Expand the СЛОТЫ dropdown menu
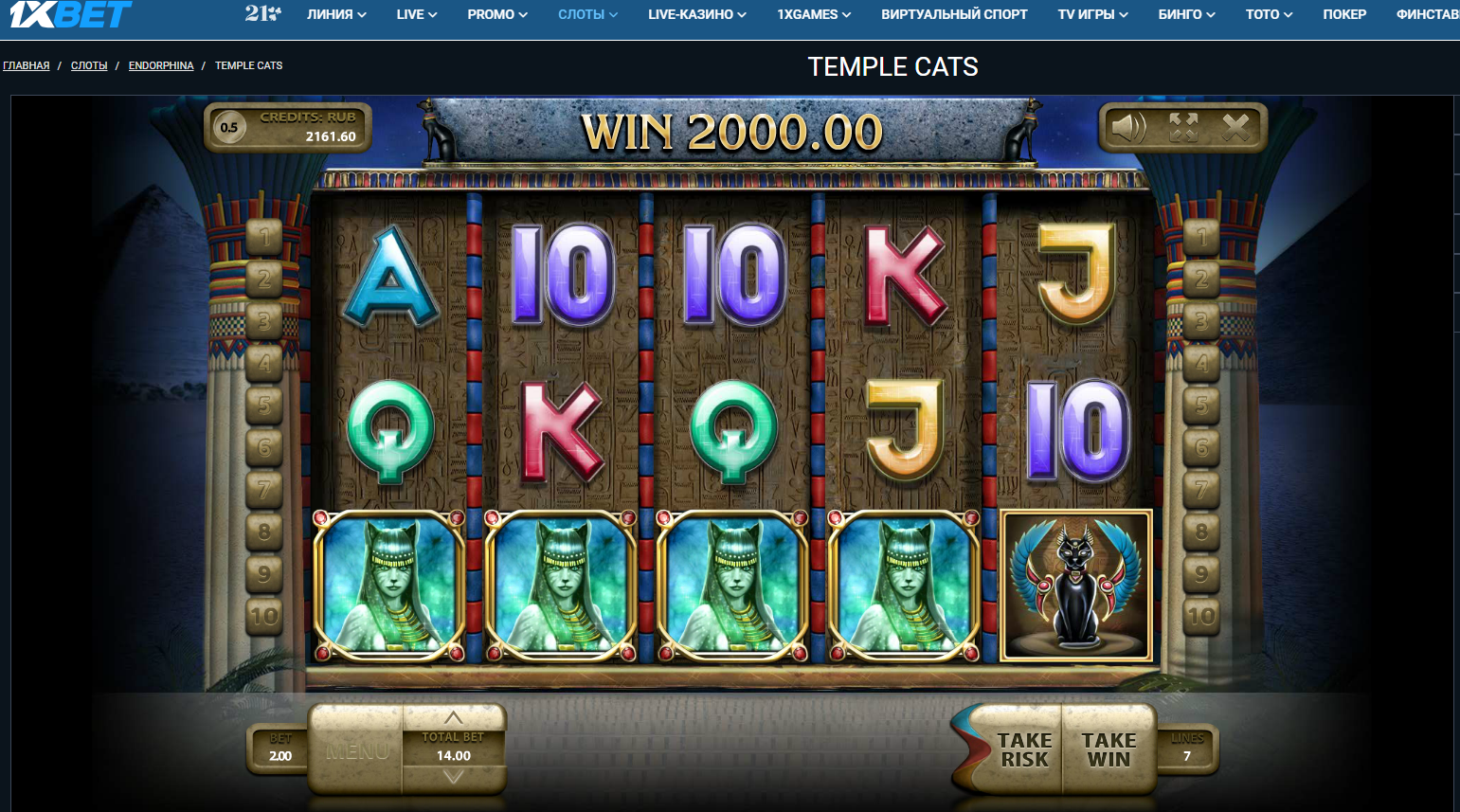 [x=586, y=14]
